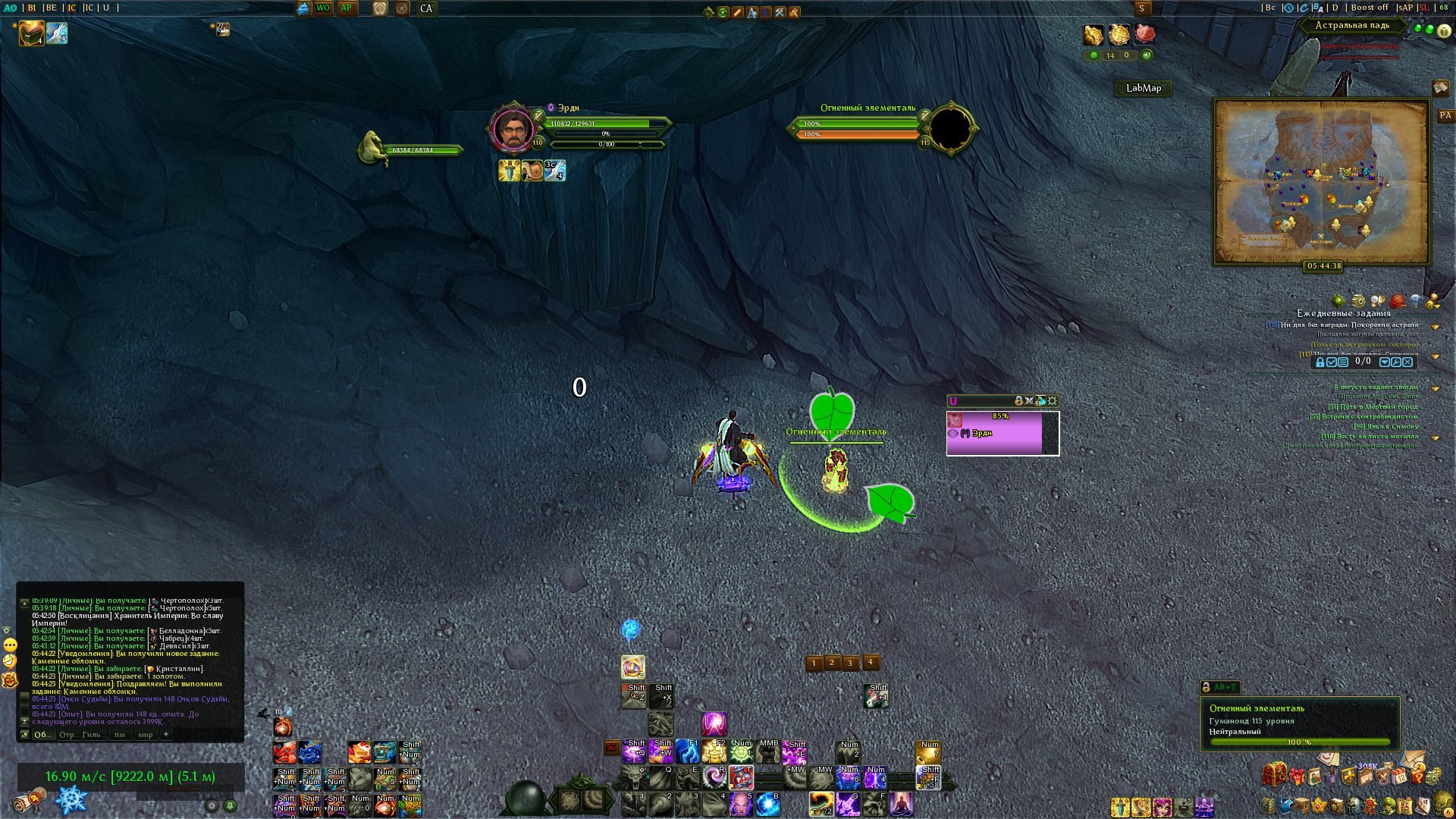1456x819 pixels.
Task: Activate the meditation pose ability
Action: pos(901,802)
